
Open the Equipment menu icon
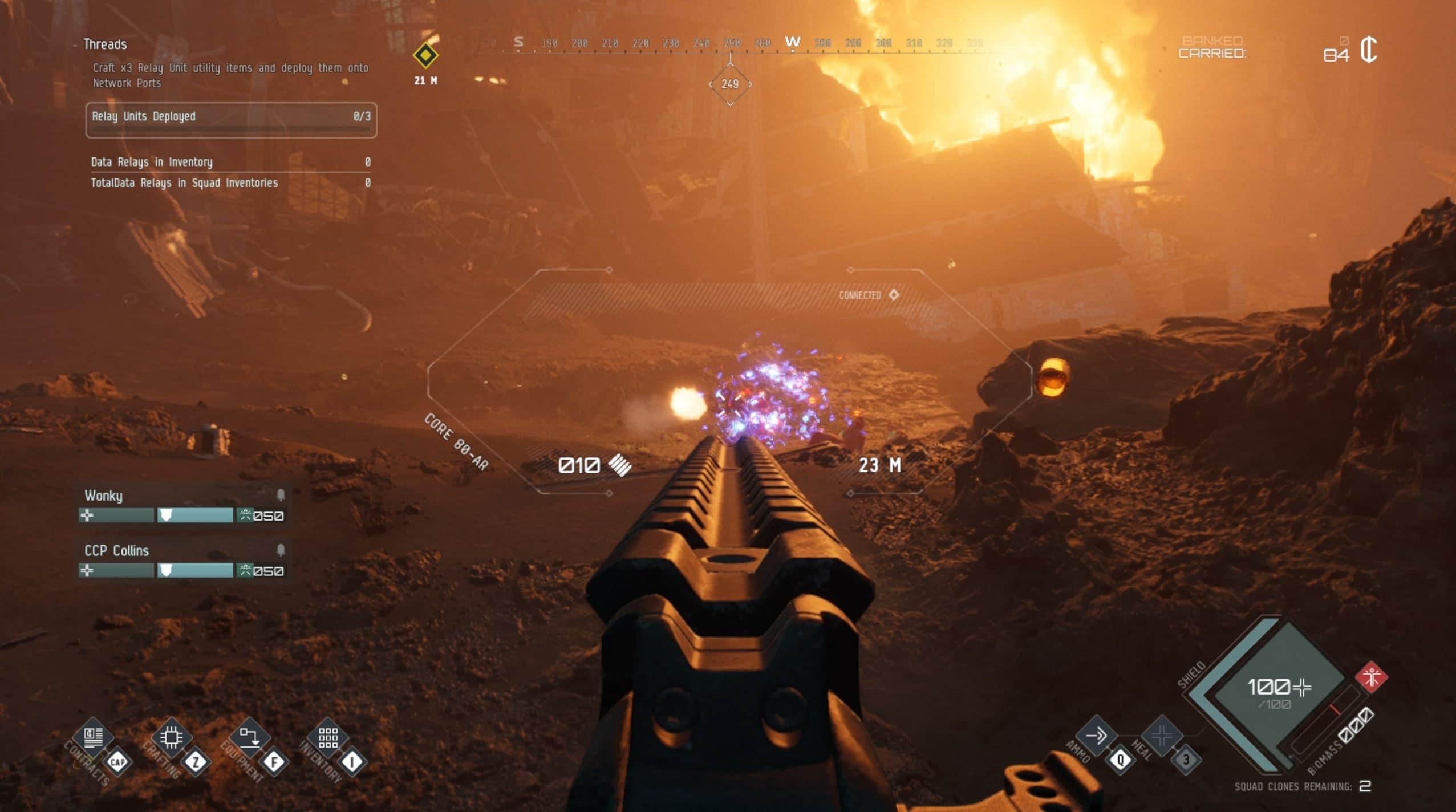(x=249, y=737)
